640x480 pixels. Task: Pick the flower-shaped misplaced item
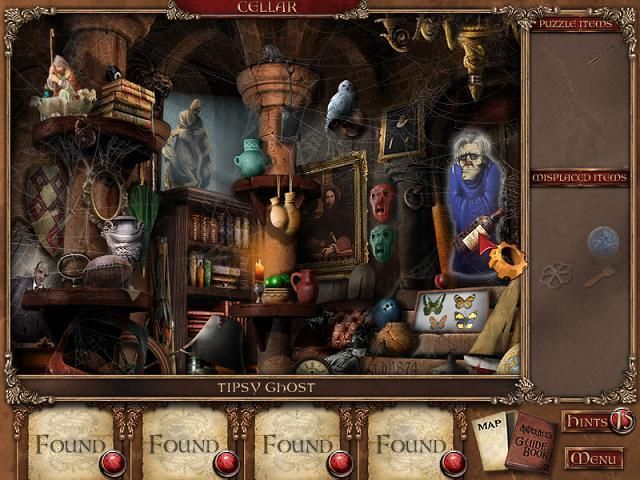pyautogui.click(x=556, y=273)
